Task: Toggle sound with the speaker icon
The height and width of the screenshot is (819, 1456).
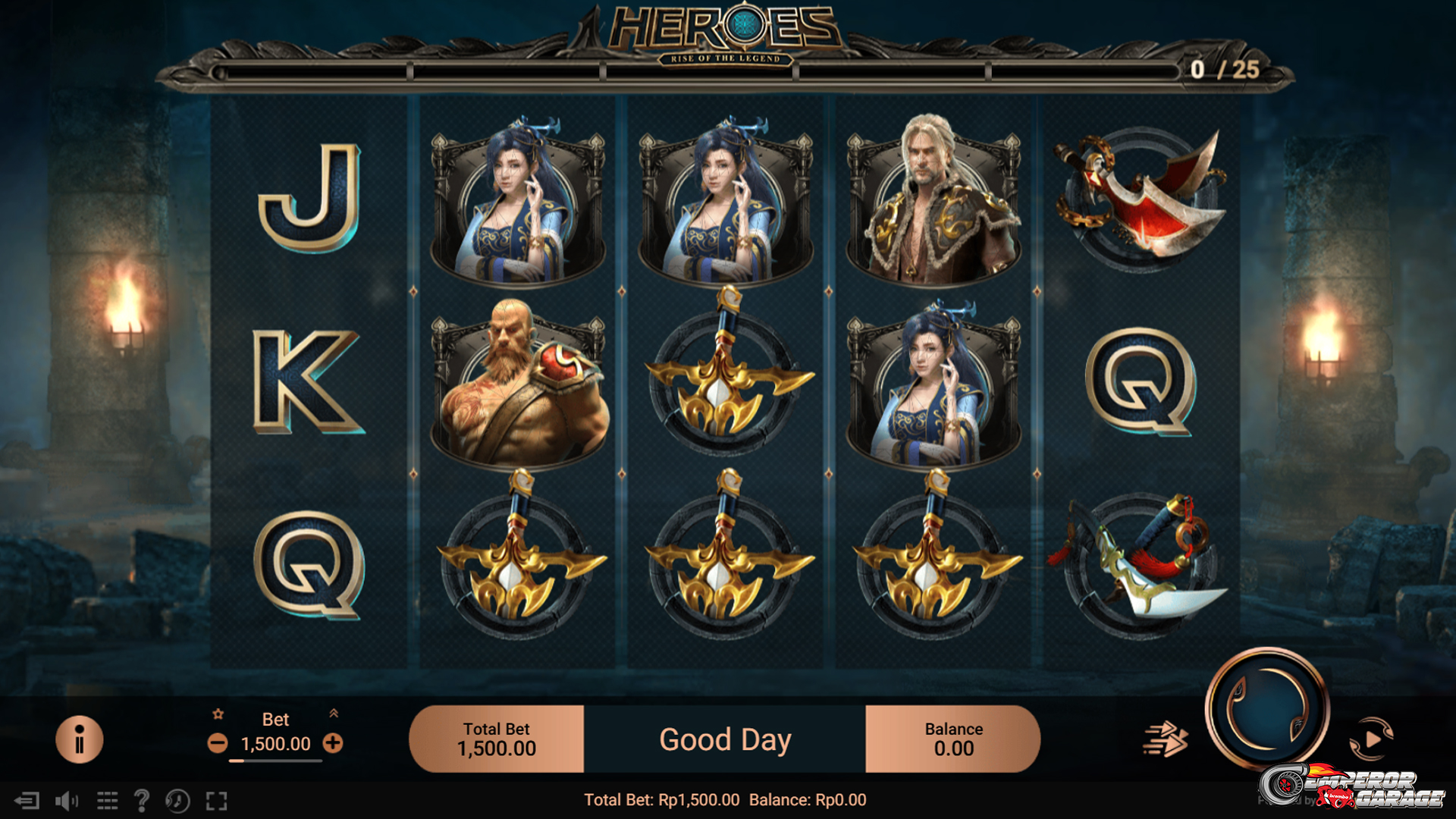Action: tap(67, 801)
